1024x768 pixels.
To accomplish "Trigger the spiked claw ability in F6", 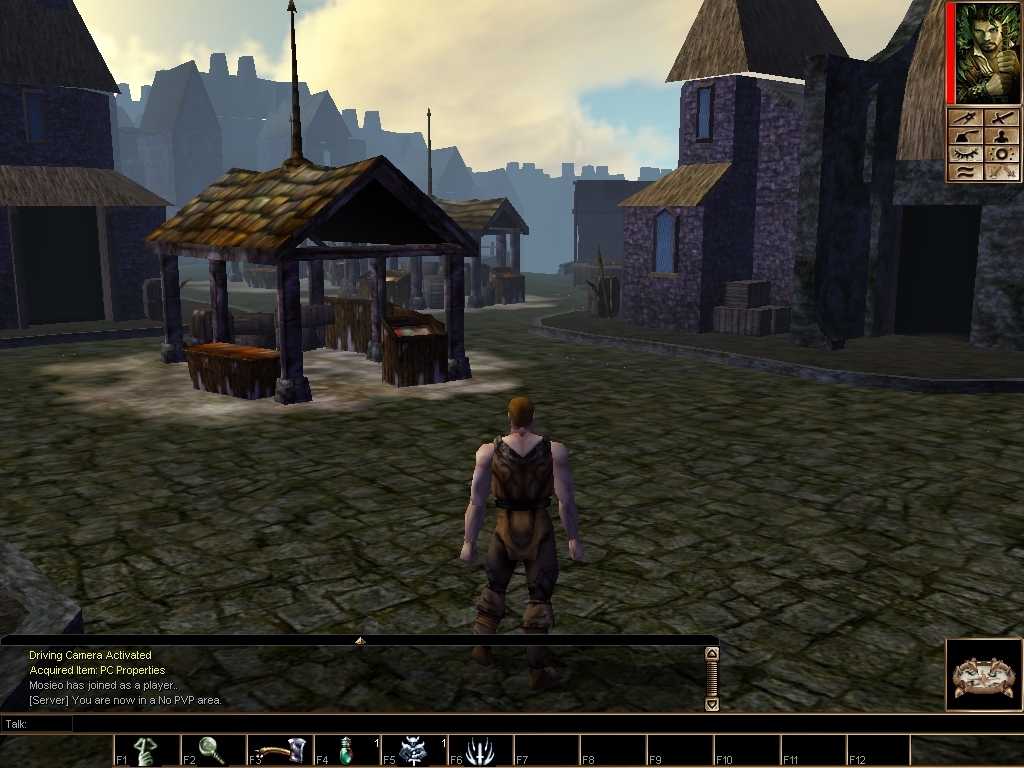I will [x=480, y=750].
